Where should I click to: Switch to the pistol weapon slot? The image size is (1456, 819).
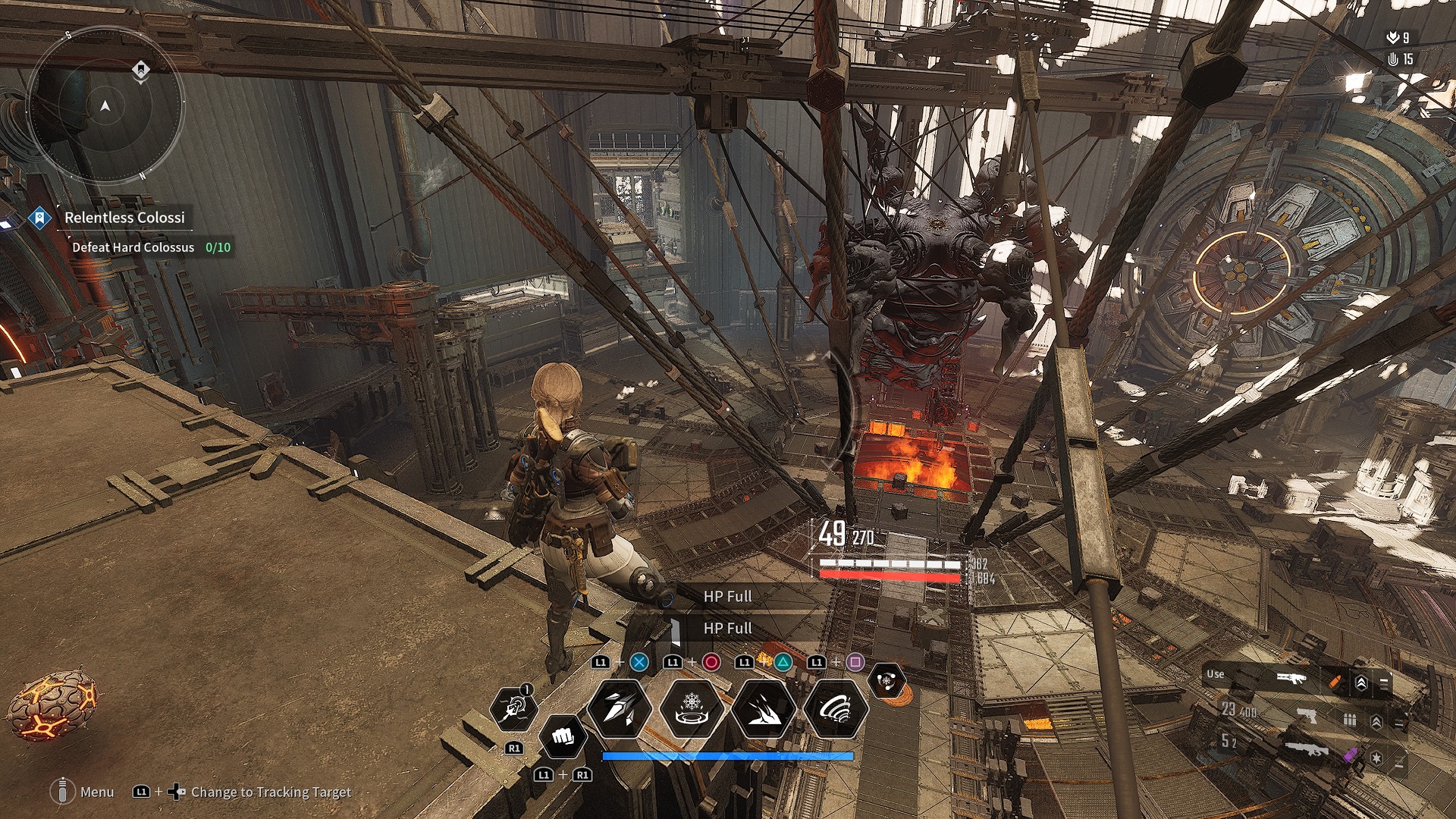click(1307, 716)
